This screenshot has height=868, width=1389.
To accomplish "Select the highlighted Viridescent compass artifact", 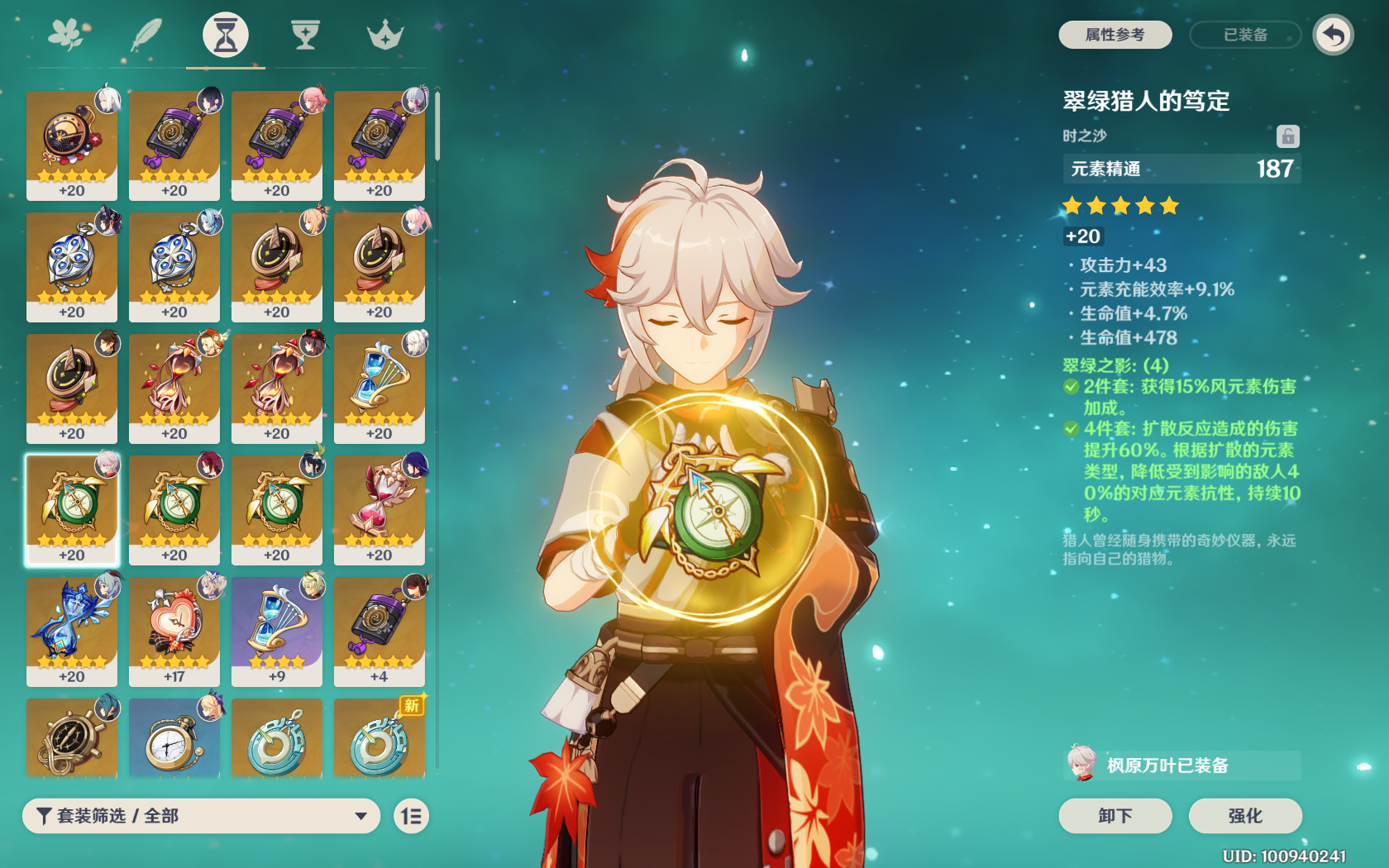I will [72, 510].
